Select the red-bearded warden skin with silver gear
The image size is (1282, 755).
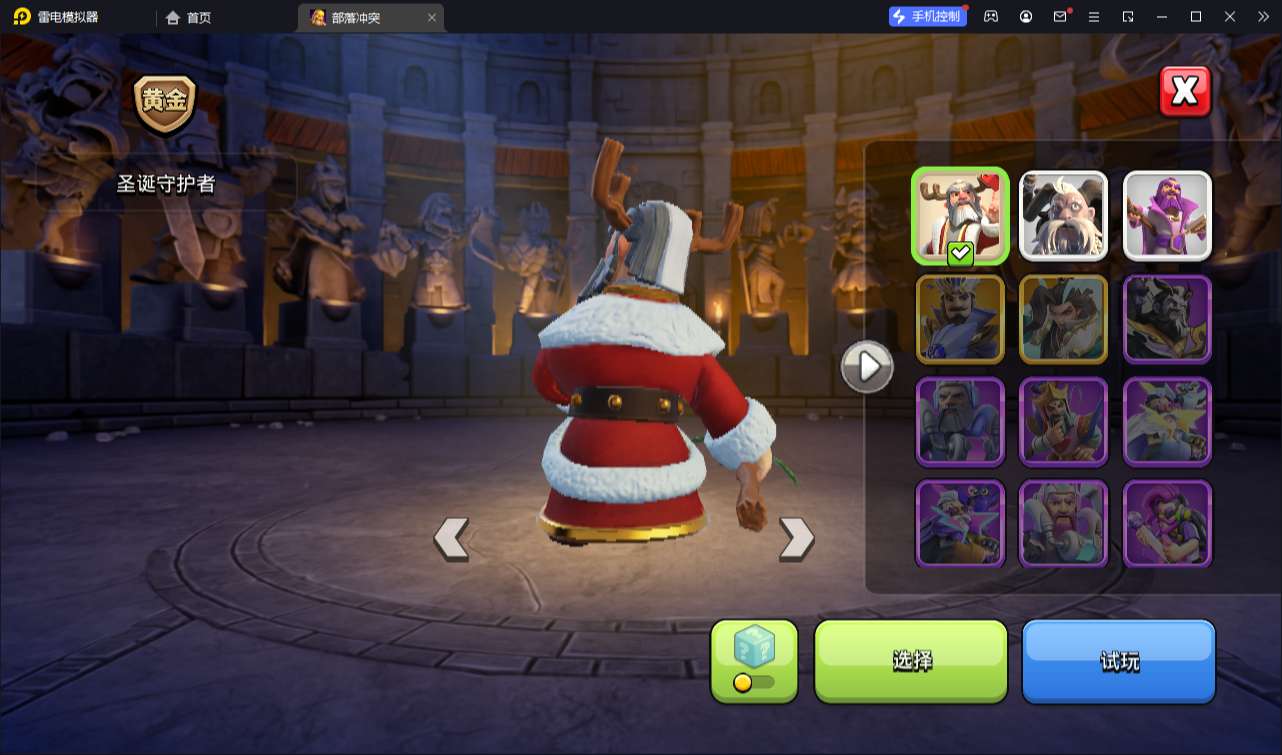[1063, 524]
